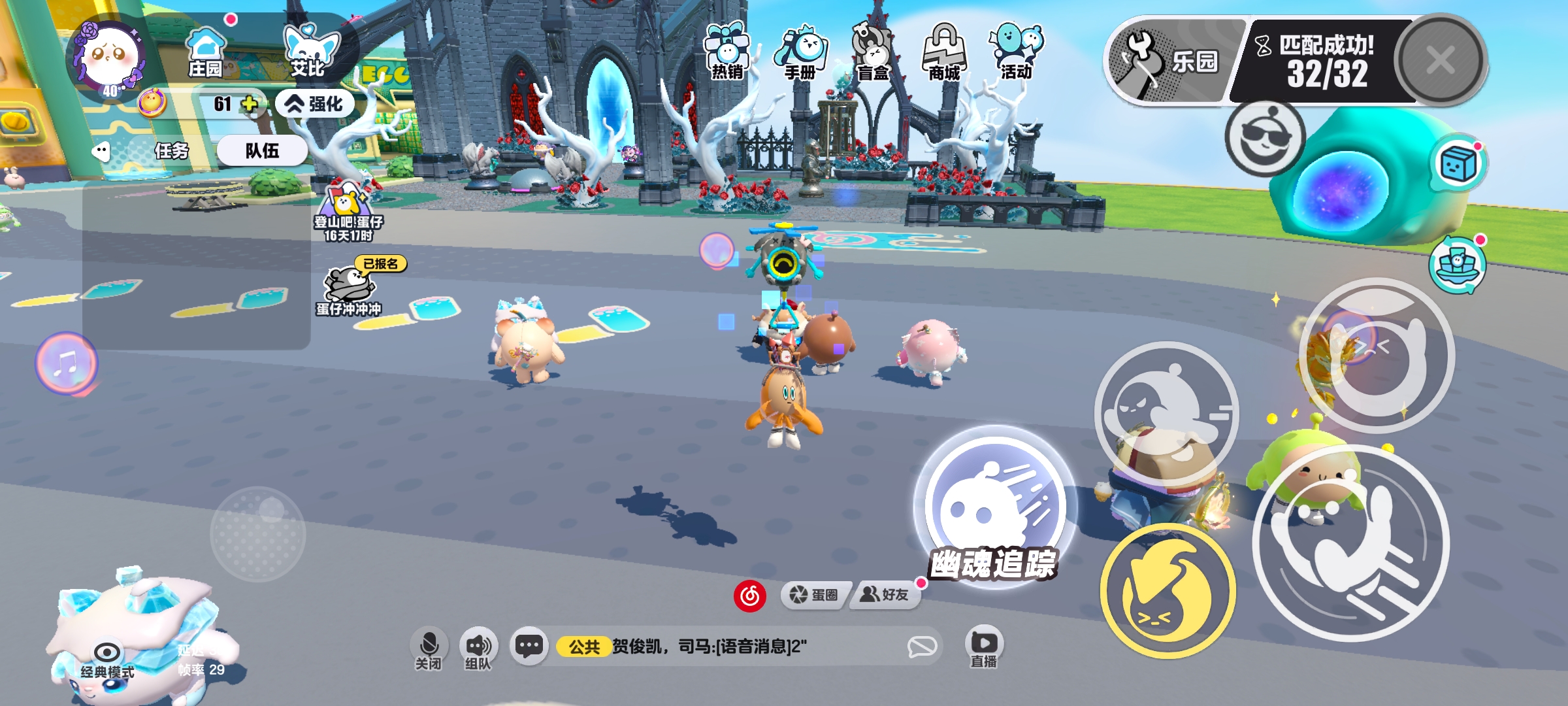Tap the 强化 upgrade button
The height and width of the screenshot is (706, 1568).
click(x=315, y=104)
